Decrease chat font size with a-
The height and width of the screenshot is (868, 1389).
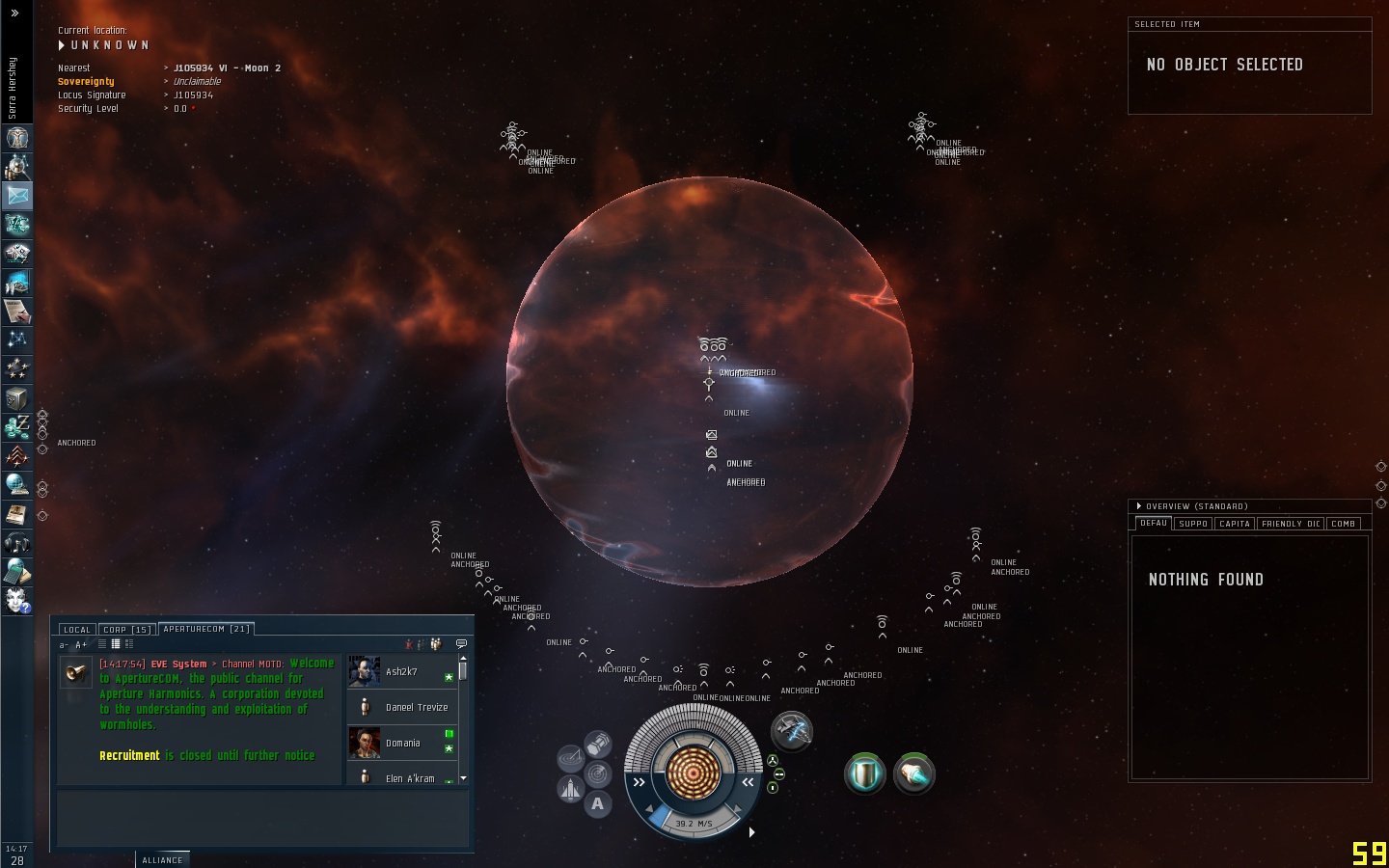point(65,645)
